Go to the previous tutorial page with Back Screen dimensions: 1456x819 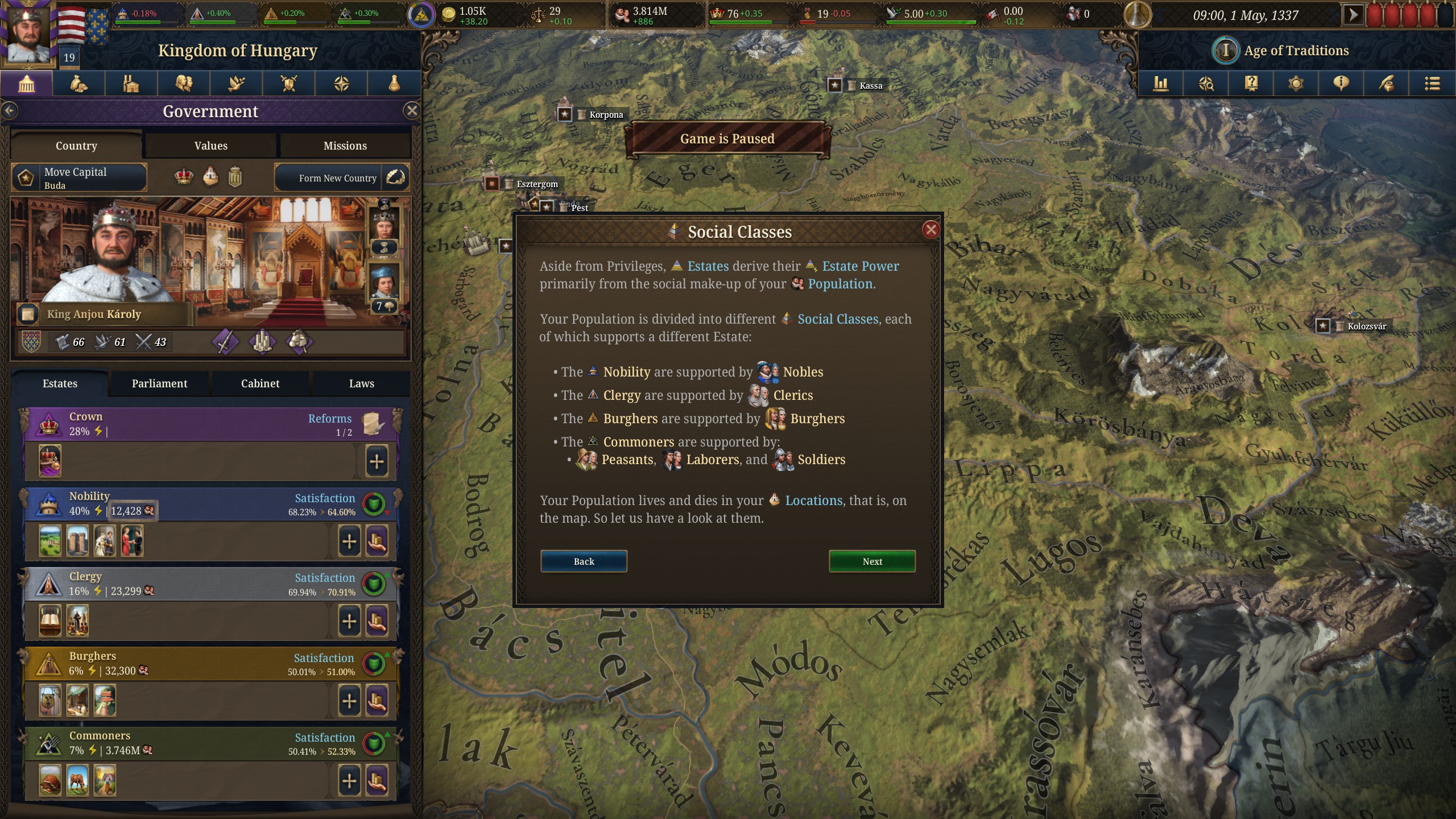pyautogui.click(x=584, y=561)
